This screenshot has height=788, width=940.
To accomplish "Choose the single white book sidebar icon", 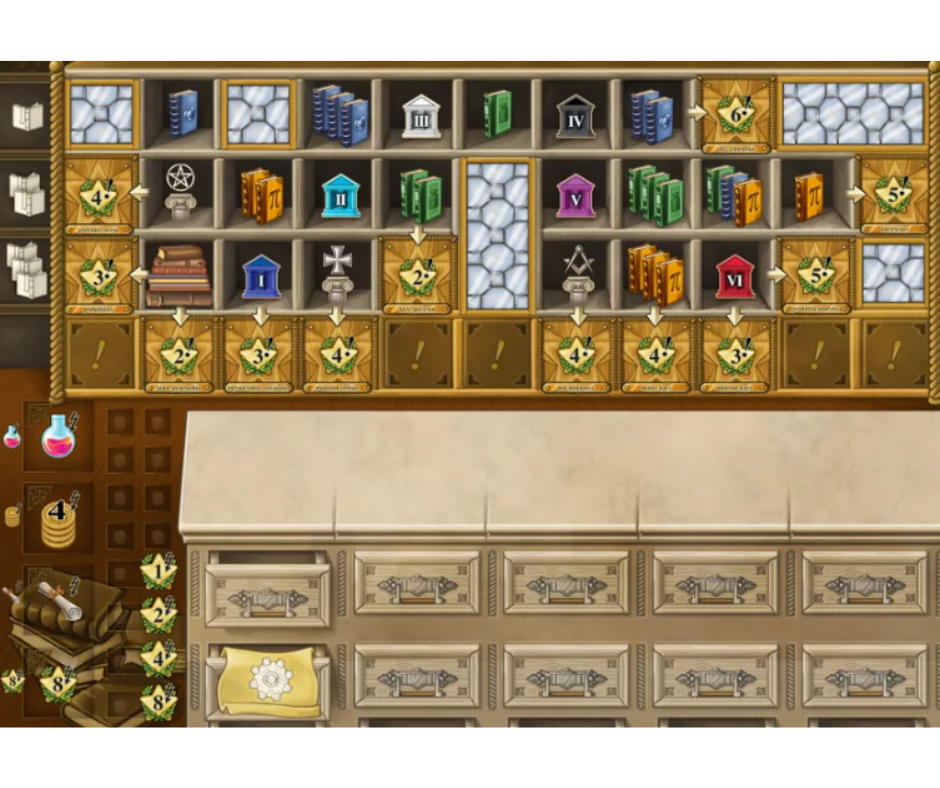I will [x=27, y=116].
